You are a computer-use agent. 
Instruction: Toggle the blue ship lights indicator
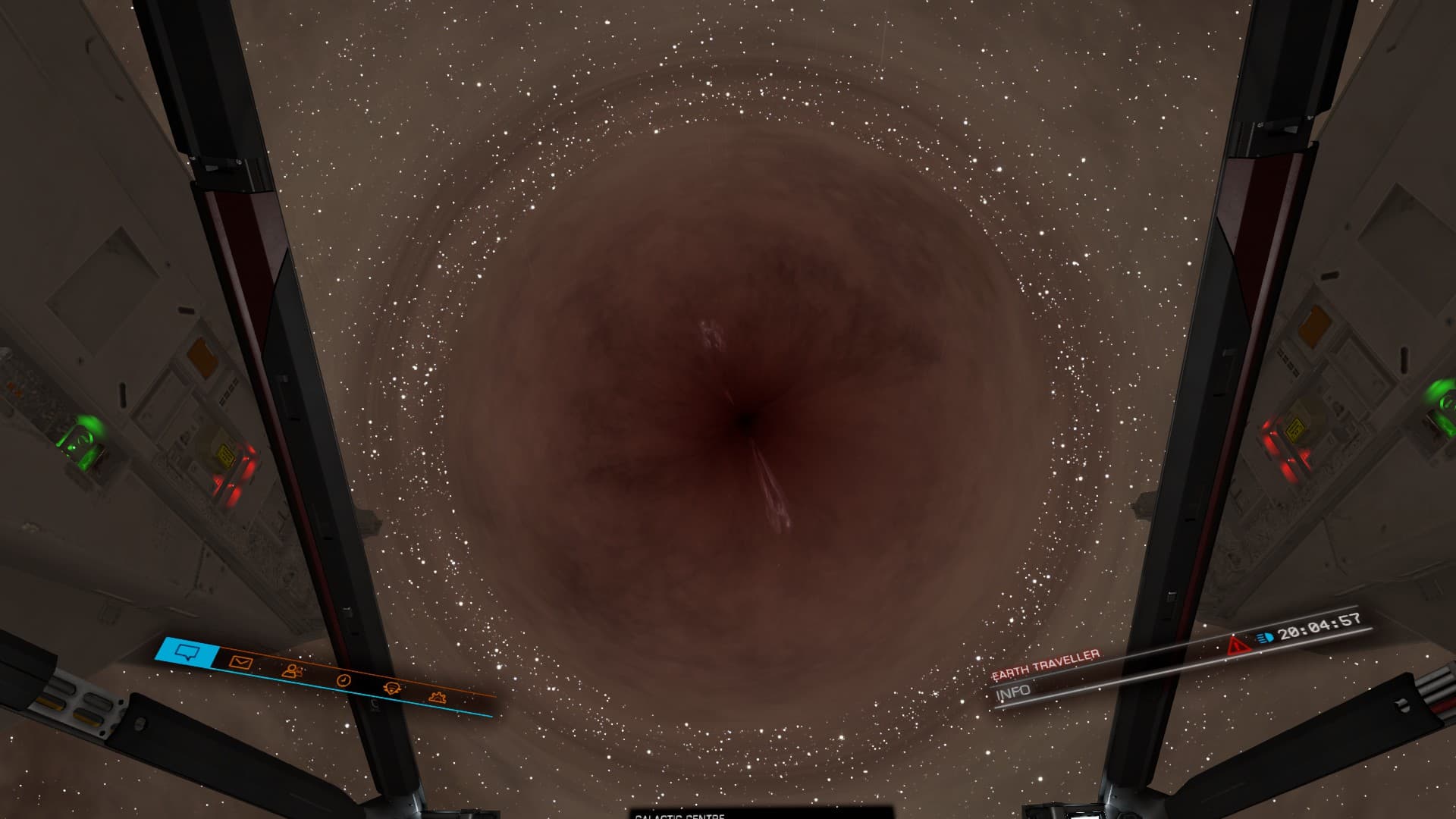(1263, 638)
